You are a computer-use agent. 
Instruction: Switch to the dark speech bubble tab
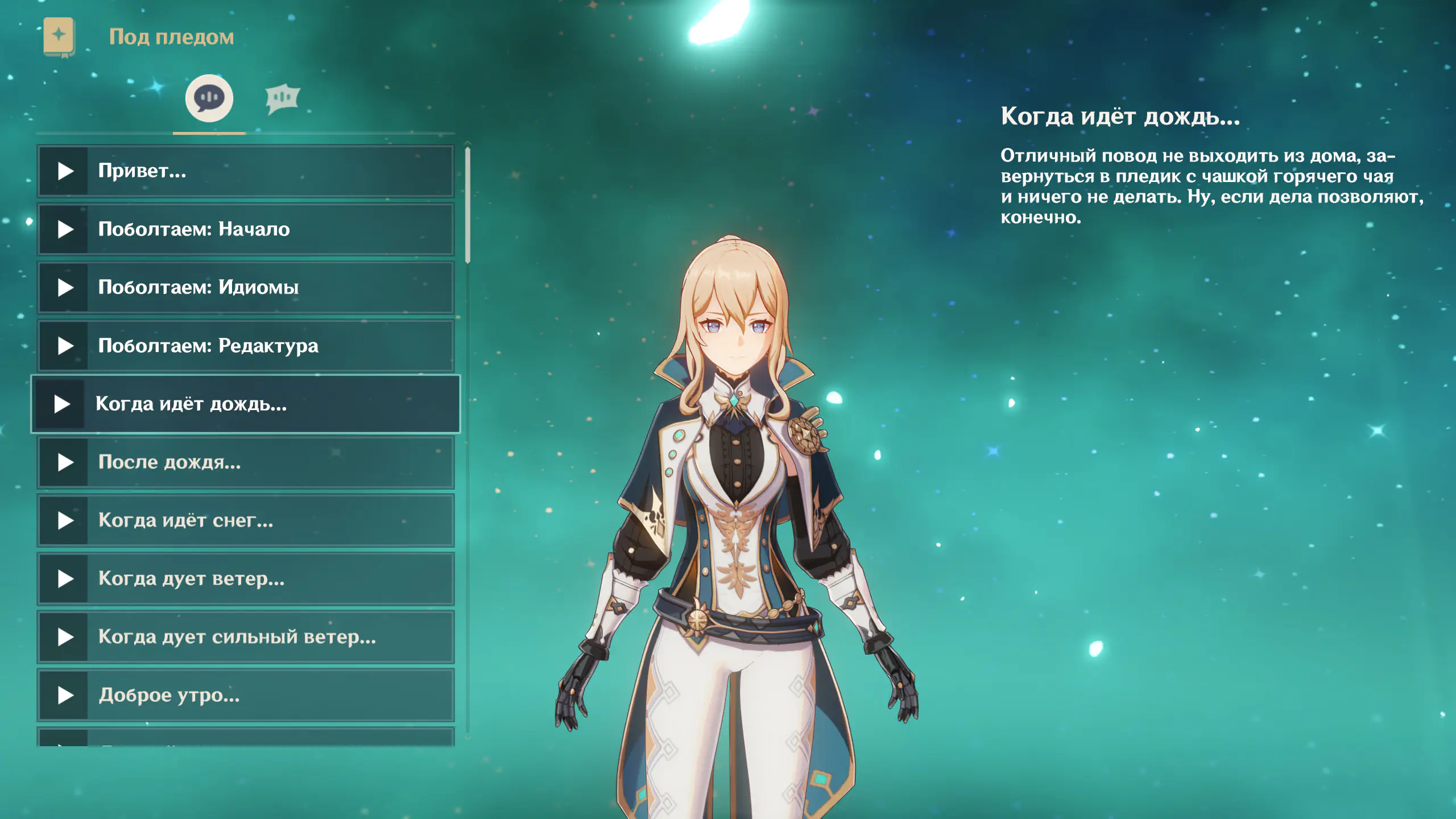pyautogui.click(x=209, y=98)
